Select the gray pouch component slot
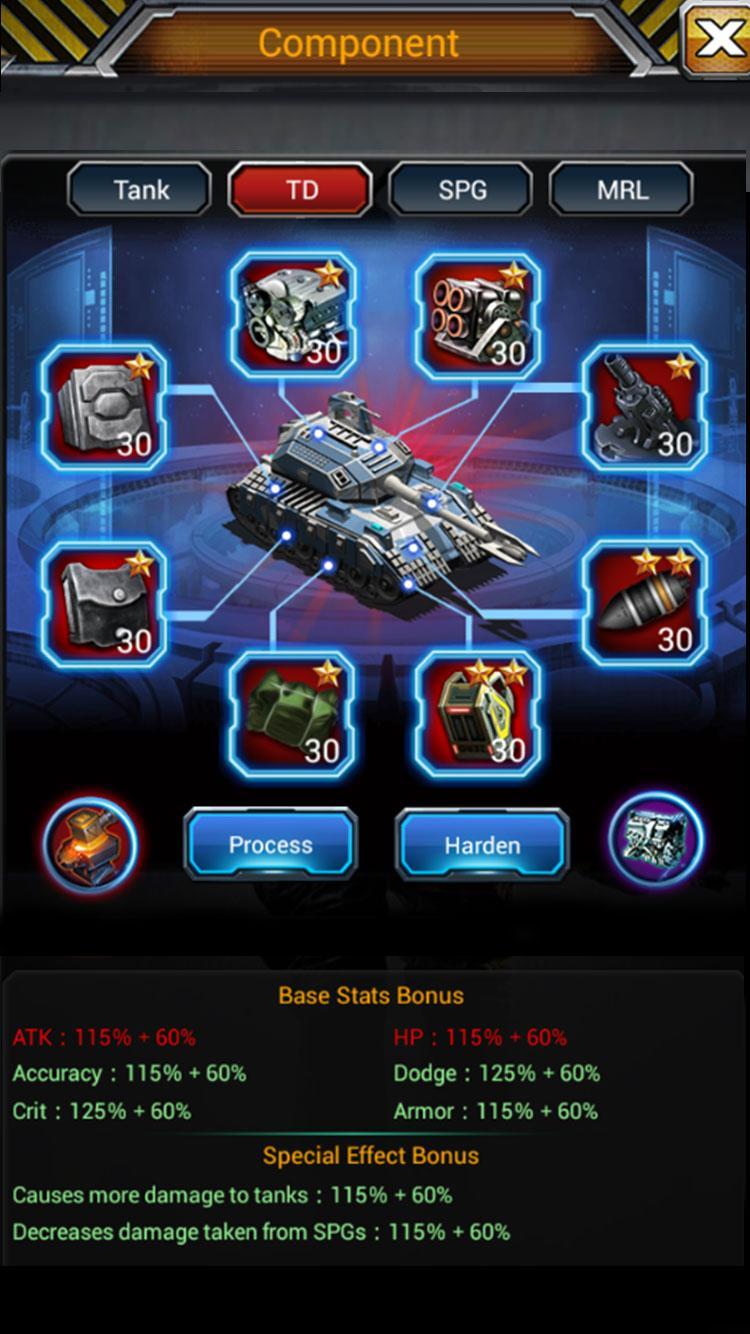Image resolution: width=750 pixels, height=1334 pixels. point(104,604)
